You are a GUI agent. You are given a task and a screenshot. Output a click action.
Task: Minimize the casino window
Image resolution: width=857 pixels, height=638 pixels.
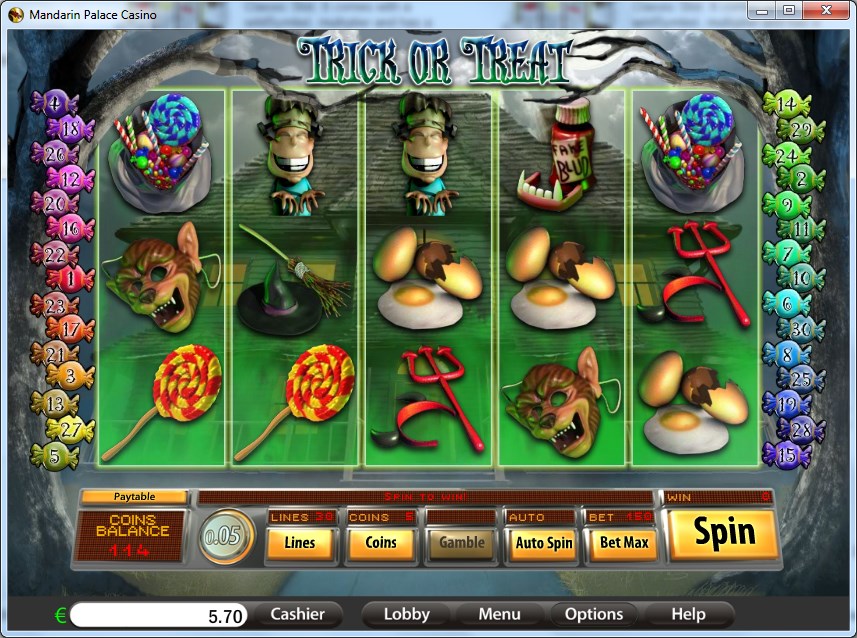pyautogui.click(x=765, y=10)
